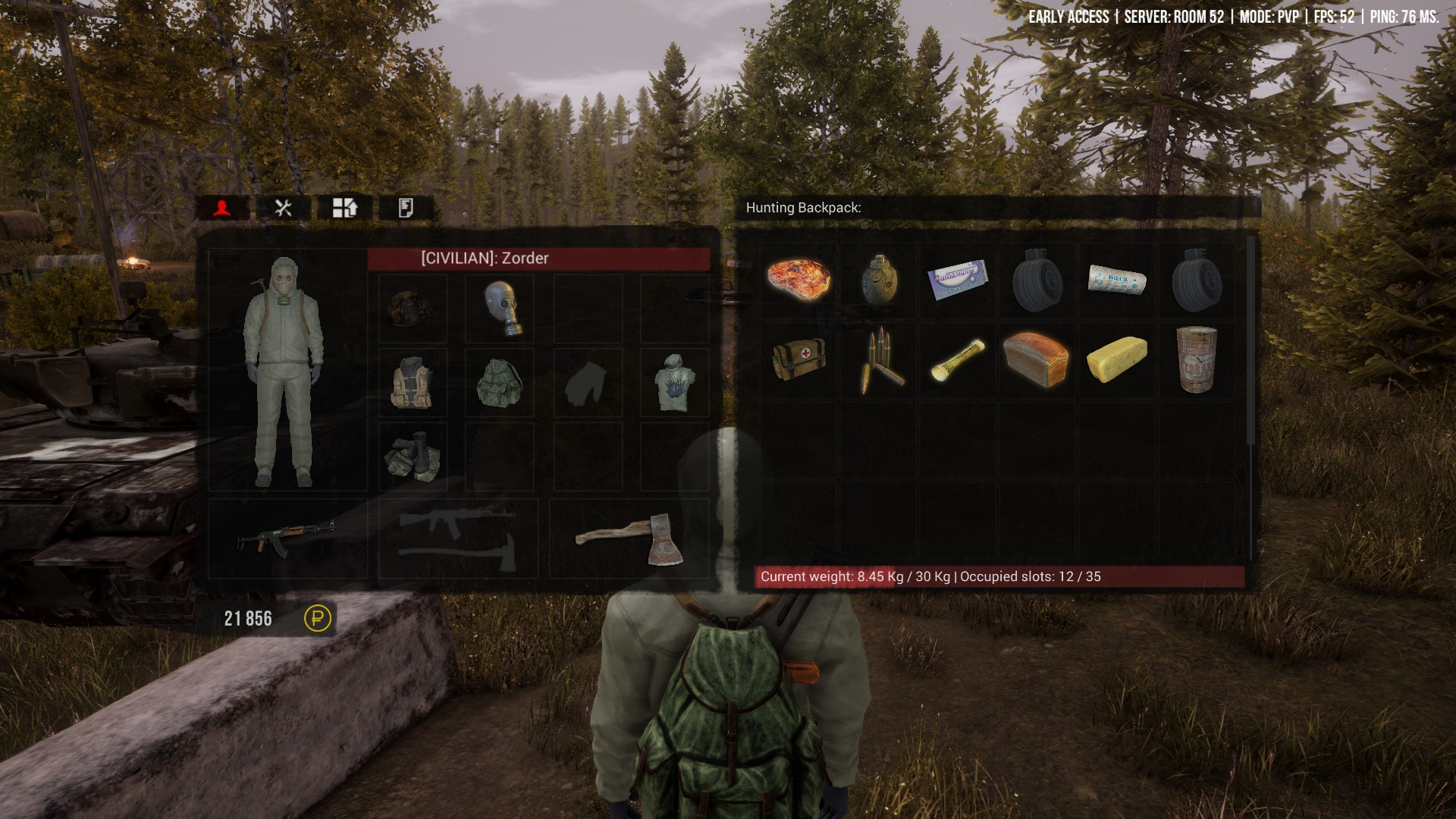Select the green backpack equipment slot
Viewport: 1456px width, 819px height.
coord(499,383)
